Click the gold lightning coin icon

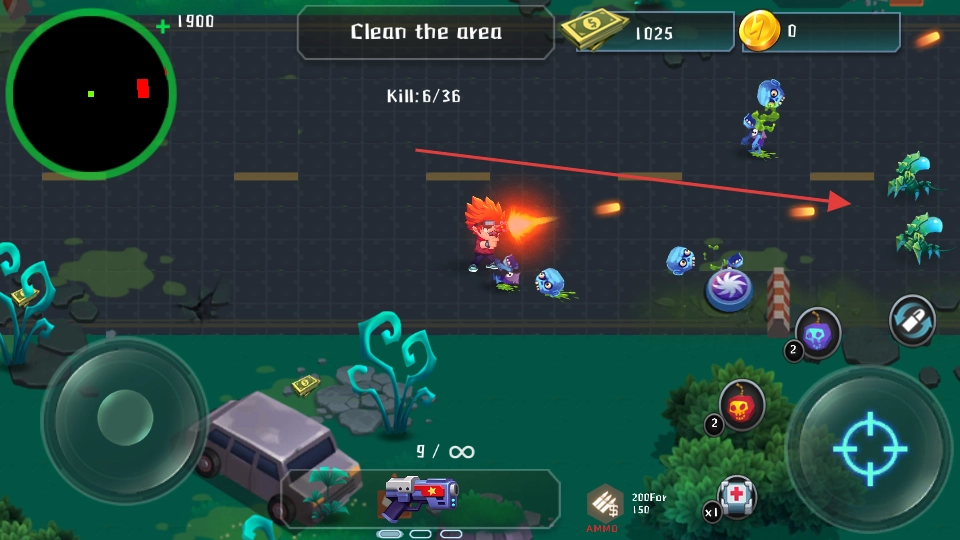760,31
